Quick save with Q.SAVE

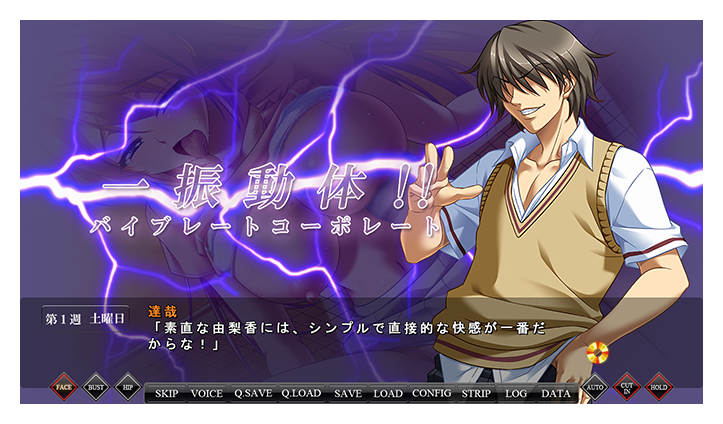pyautogui.click(x=253, y=393)
